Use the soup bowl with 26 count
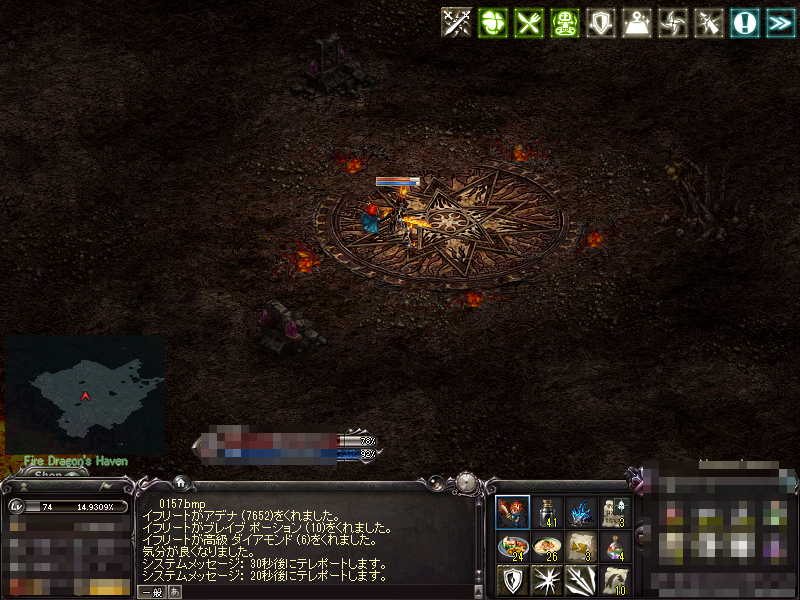Screen dimensions: 800x600 tap(546, 546)
